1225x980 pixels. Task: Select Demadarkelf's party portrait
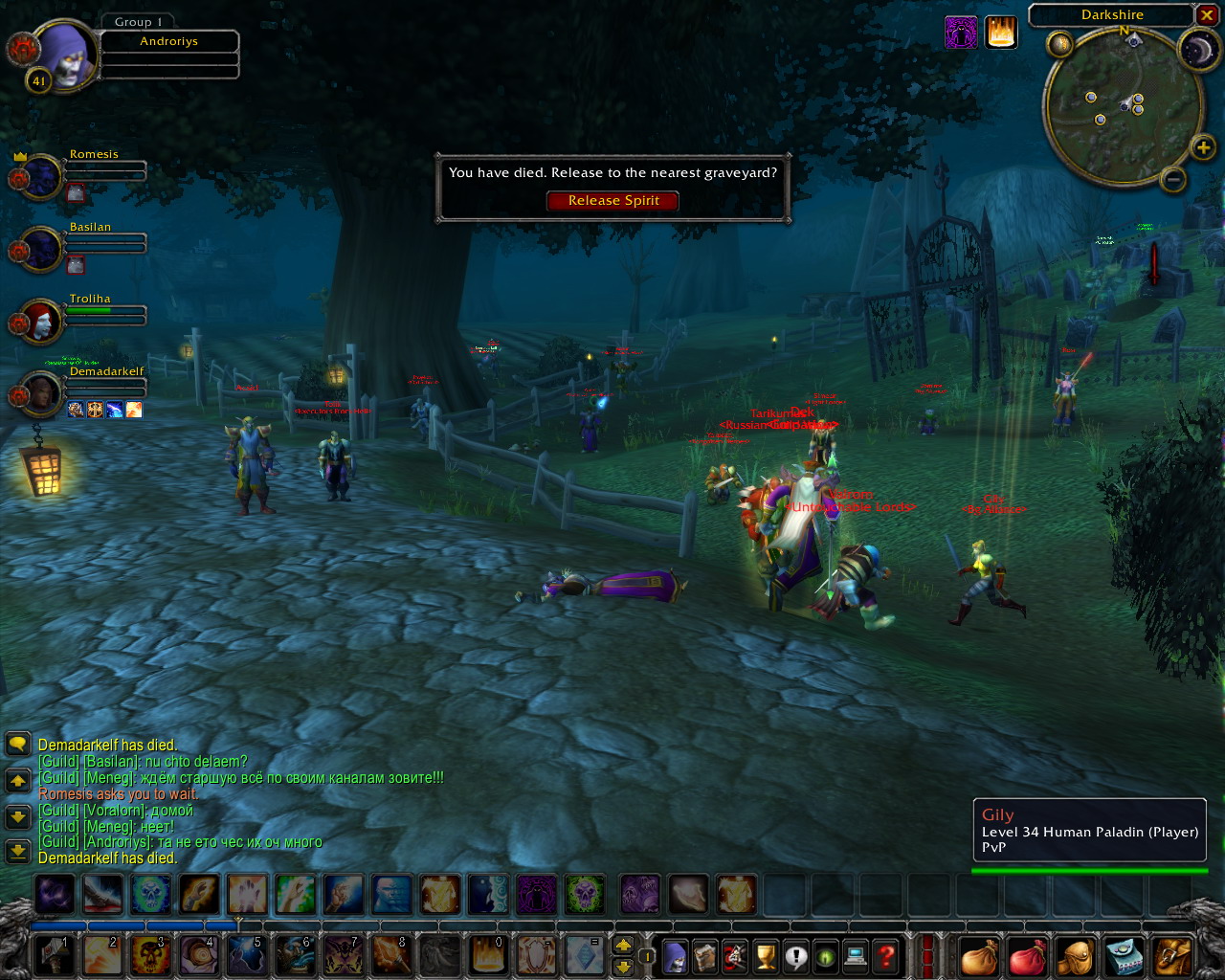(41, 394)
